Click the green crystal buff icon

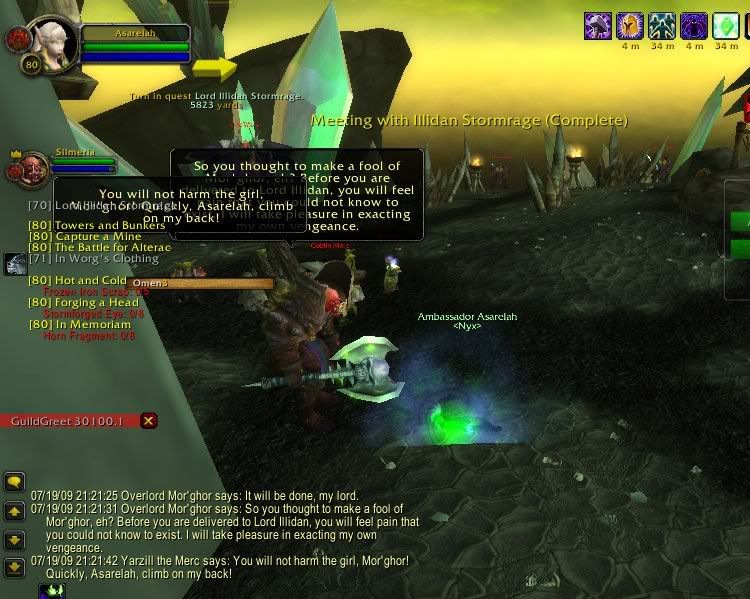(x=725, y=25)
